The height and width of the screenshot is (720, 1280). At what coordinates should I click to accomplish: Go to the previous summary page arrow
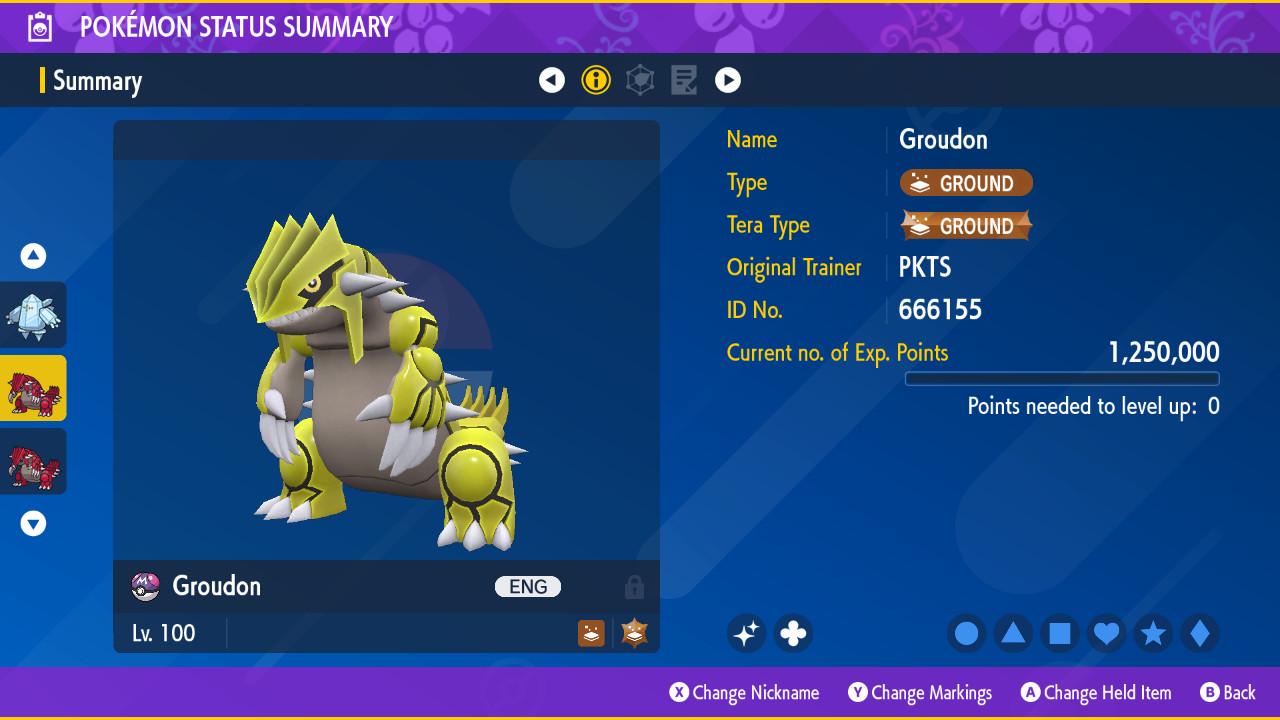[552, 80]
